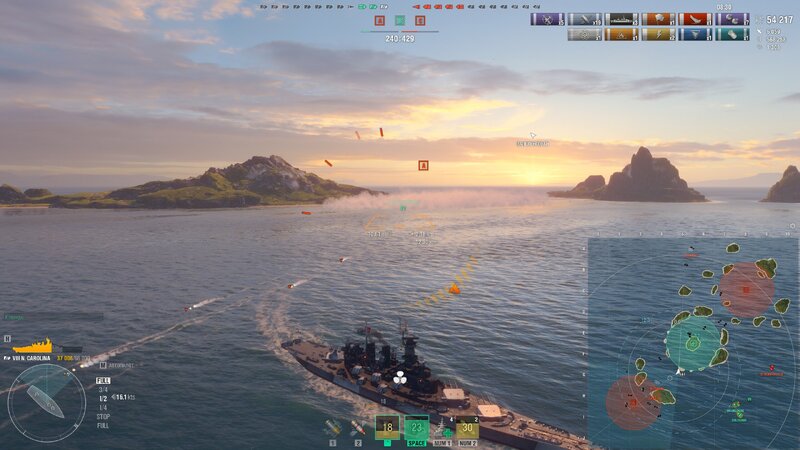The height and width of the screenshot is (450, 800).
Task: Click the yellow lightning bolt ribbon
Action: point(658,34)
